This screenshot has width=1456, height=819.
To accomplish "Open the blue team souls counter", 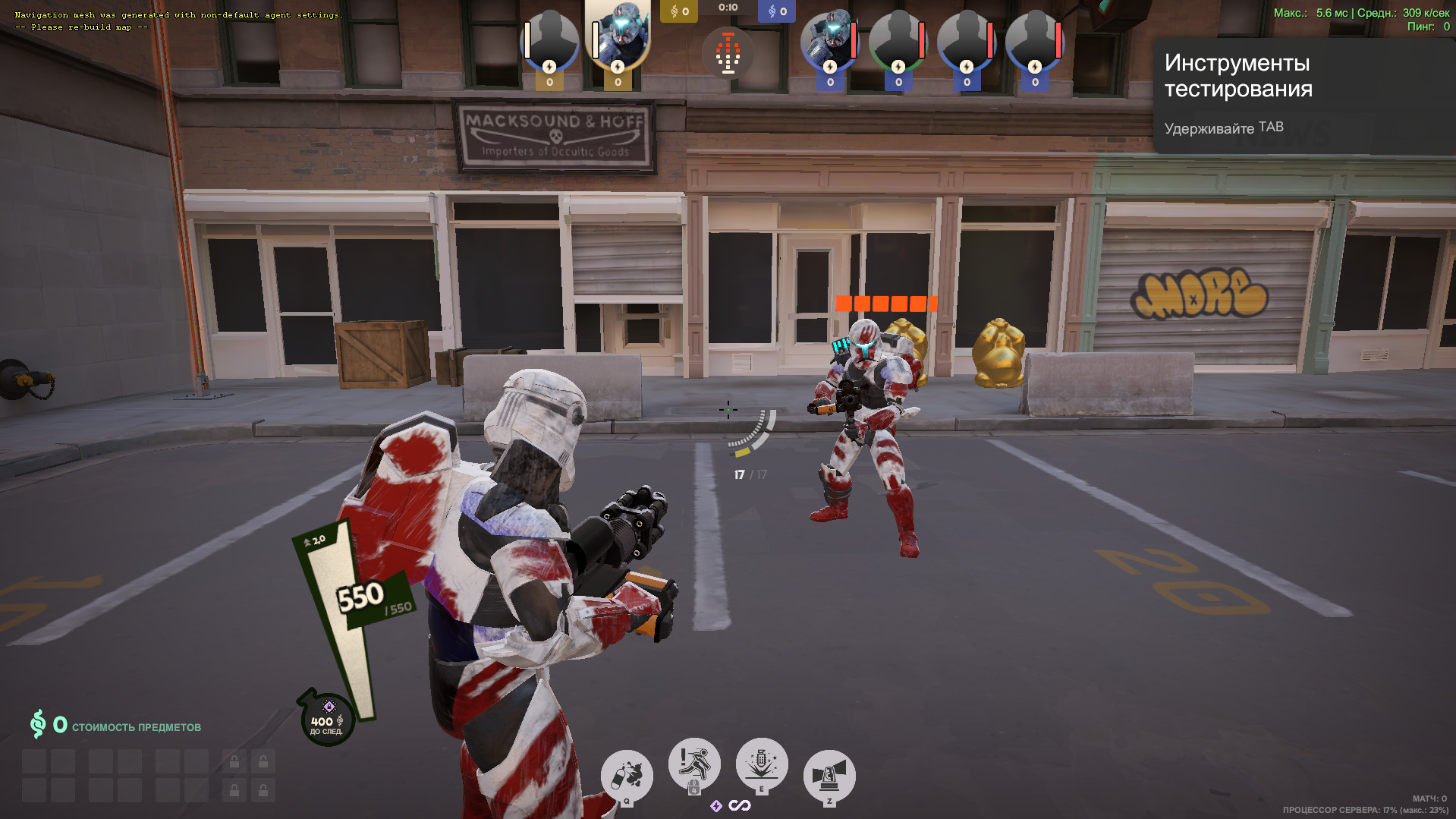I will (776, 11).
